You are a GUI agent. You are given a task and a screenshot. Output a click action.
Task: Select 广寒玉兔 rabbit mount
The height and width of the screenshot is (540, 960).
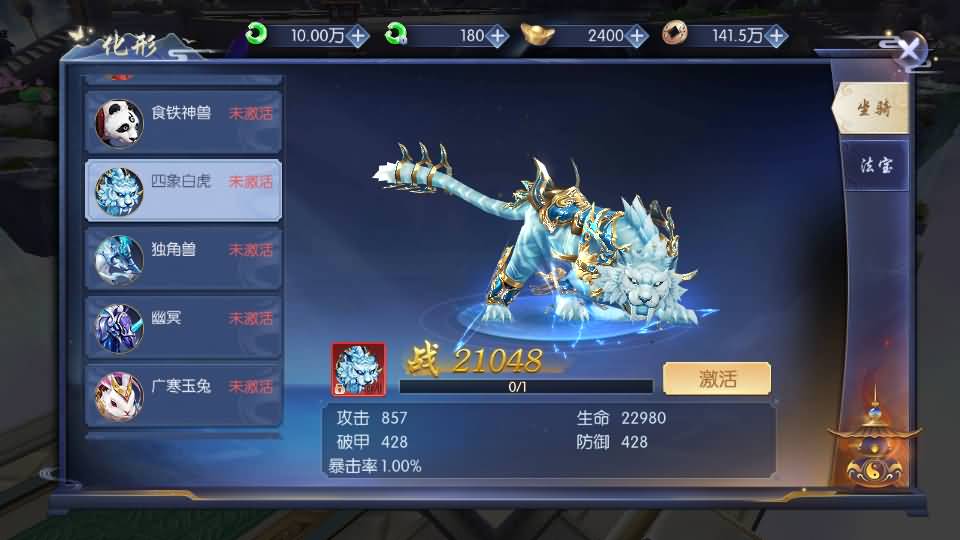tap(183, 392)
